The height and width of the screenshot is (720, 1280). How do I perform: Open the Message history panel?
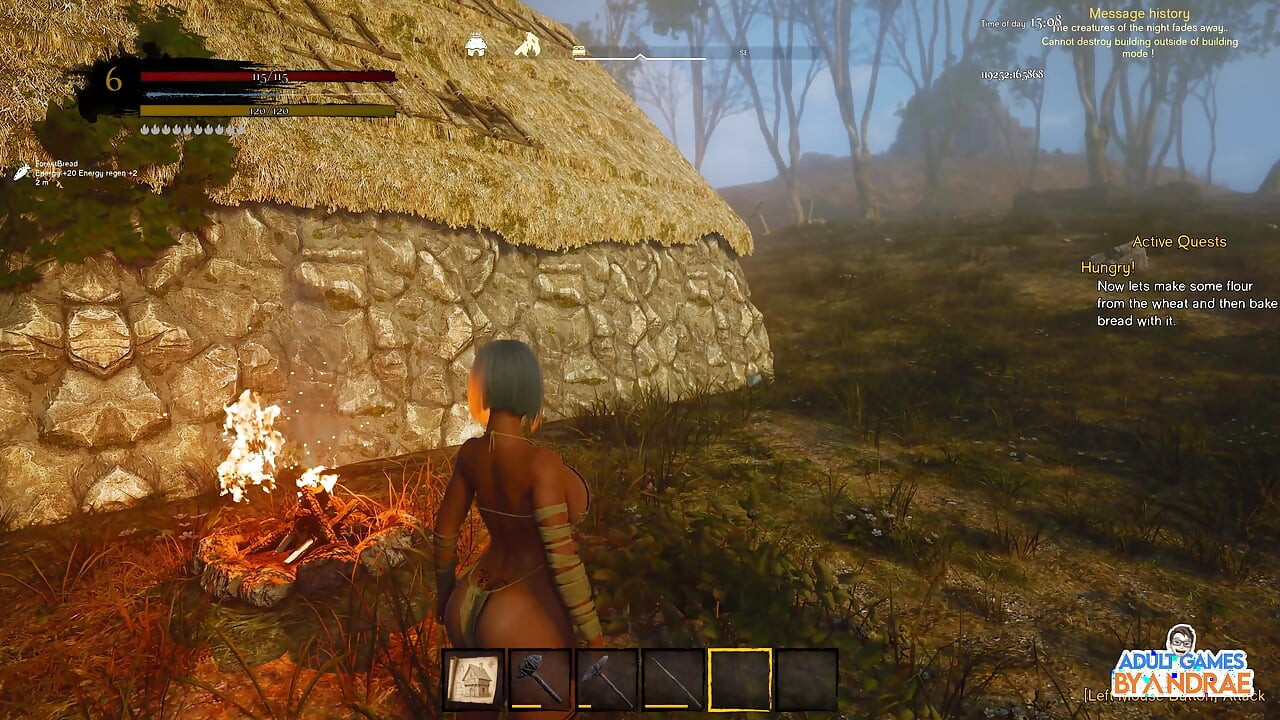tap(1139, 14)
